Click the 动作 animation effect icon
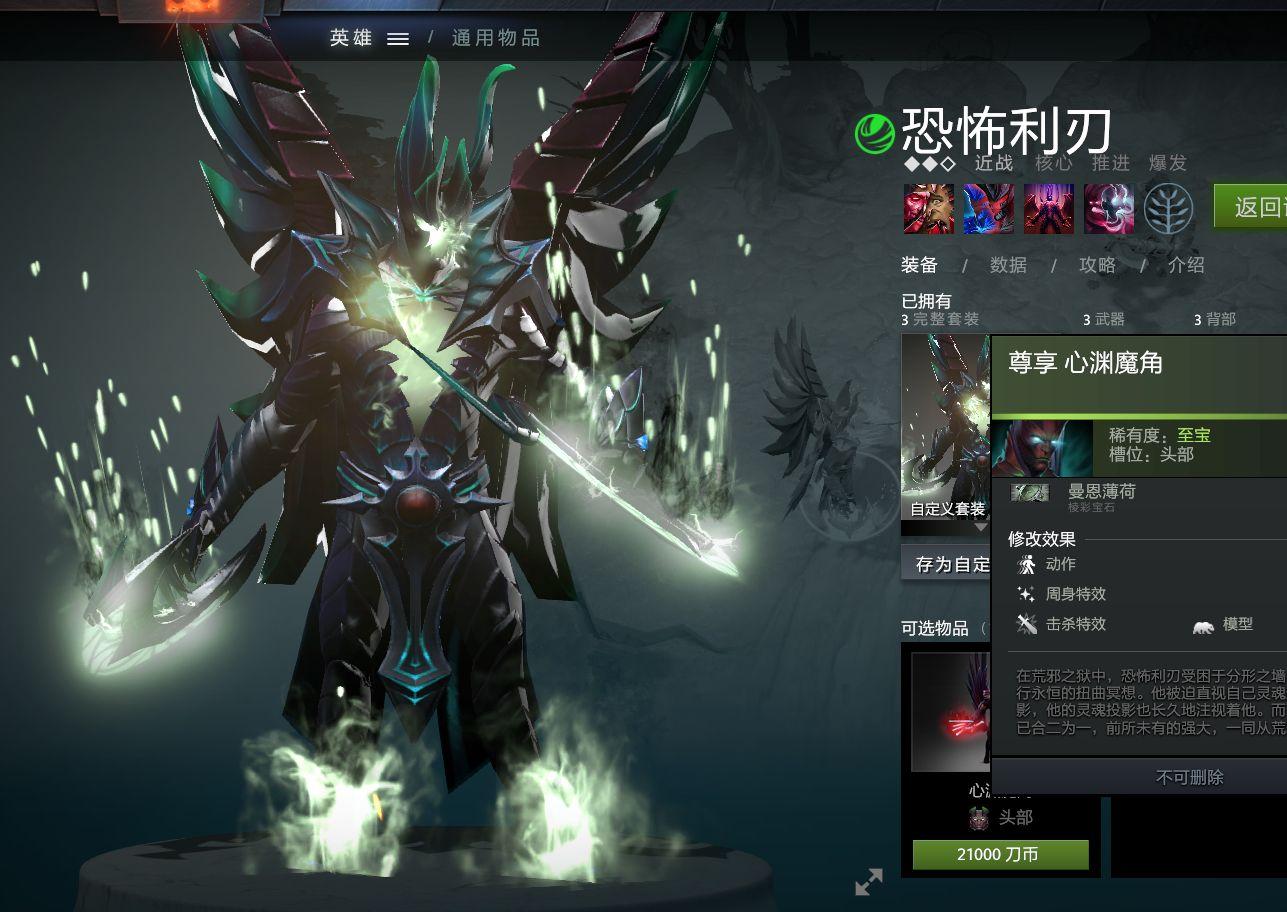Screen dimensions: 1287x912 (x=1027, y=564)
